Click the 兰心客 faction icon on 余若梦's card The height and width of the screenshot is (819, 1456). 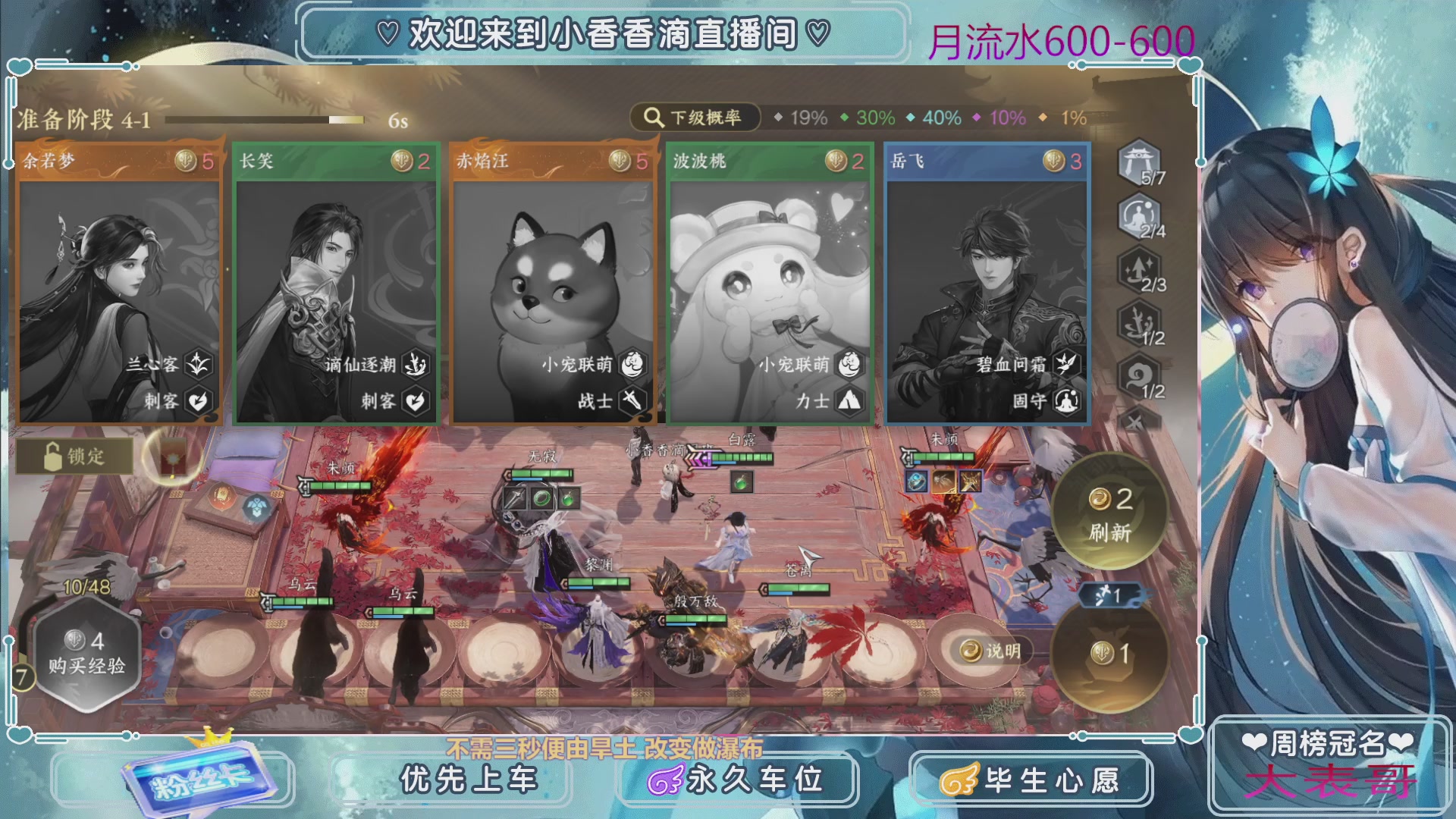pyautogui.click(x=198, y=365)
